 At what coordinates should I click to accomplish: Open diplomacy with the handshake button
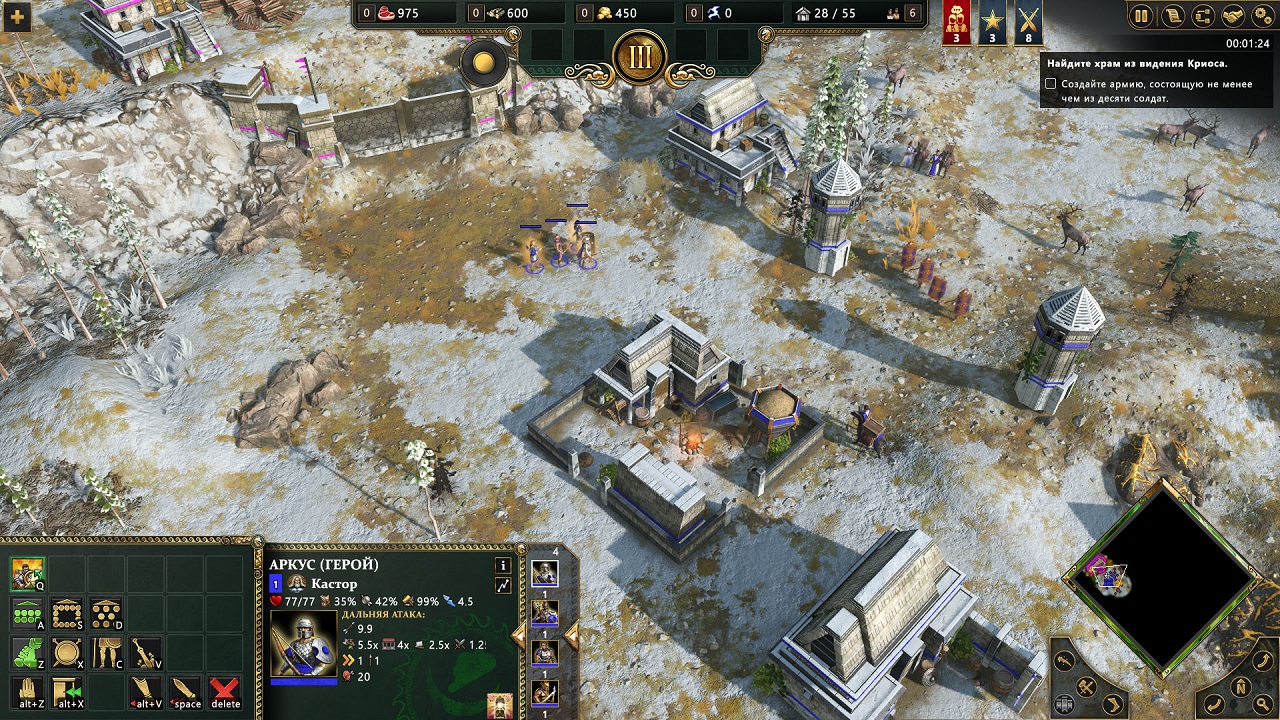point(1234,15)
